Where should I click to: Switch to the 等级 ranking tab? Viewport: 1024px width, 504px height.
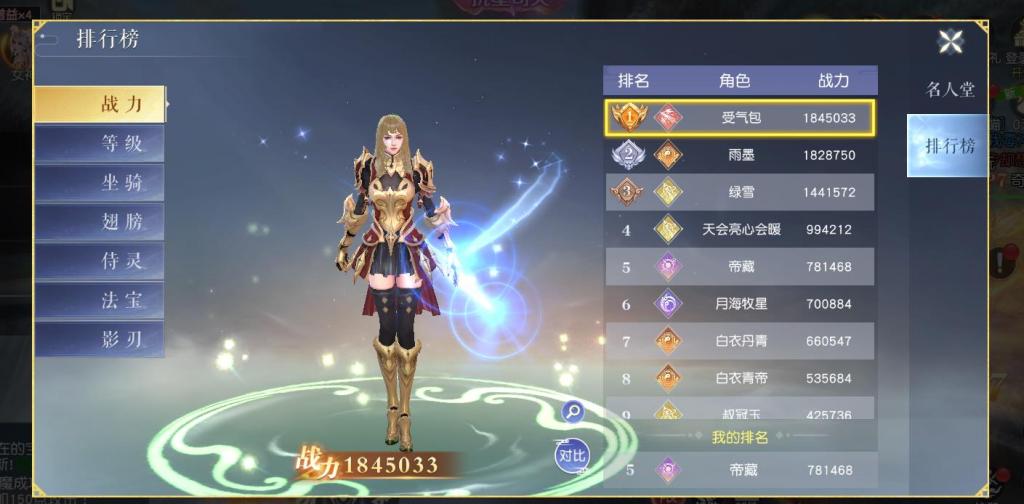click(100, 143)
